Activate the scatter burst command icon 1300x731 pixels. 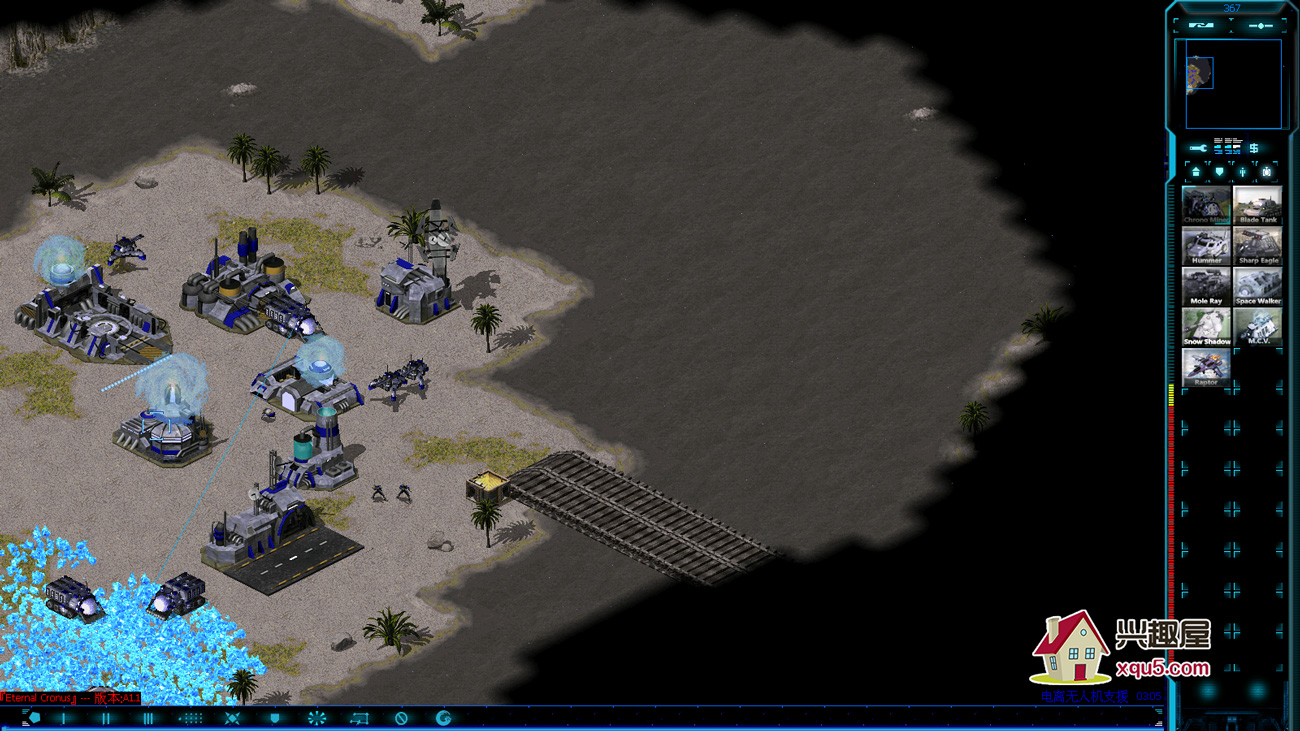pyautogui.click(x=317, y=718)
